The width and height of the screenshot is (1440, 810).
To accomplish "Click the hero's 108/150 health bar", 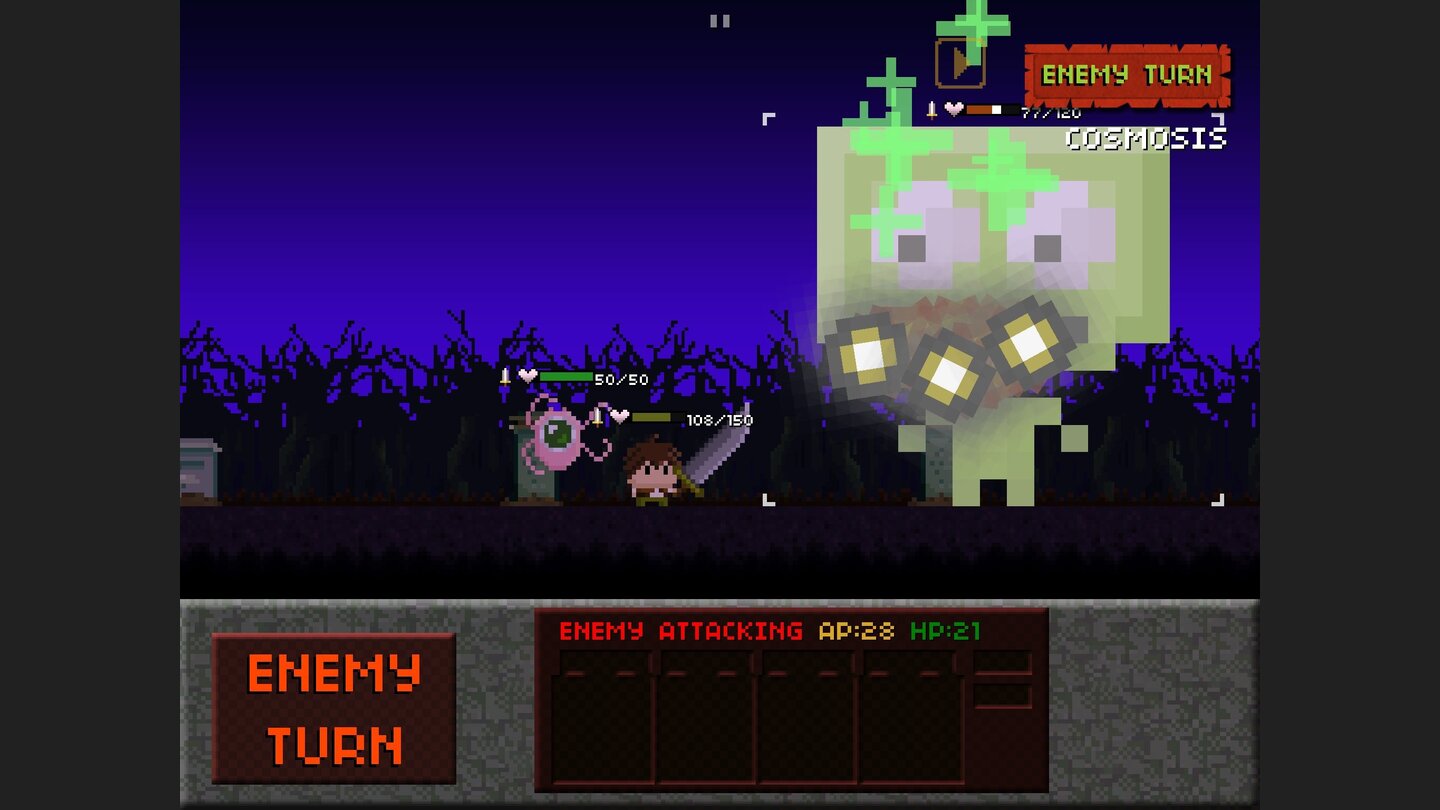I will coord(660,420).
